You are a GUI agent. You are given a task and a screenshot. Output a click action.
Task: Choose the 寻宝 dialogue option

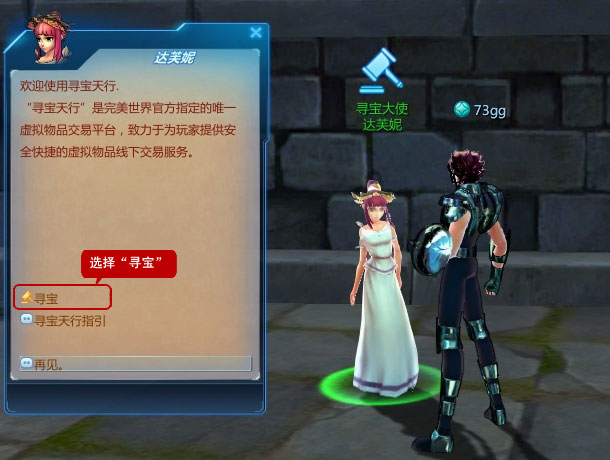47,297
